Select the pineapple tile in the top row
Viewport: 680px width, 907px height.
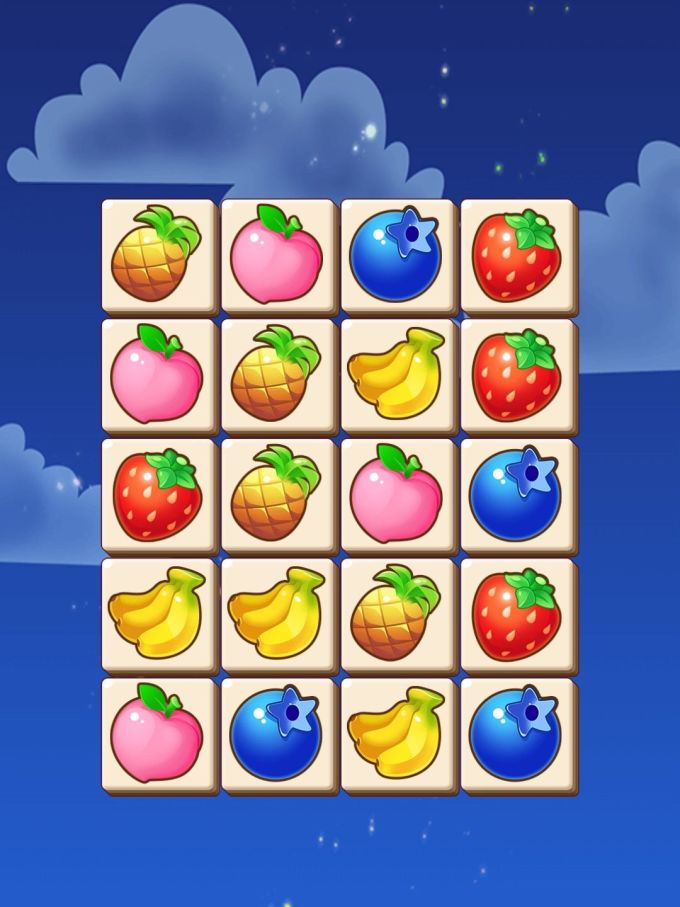(x=158, y=255)
